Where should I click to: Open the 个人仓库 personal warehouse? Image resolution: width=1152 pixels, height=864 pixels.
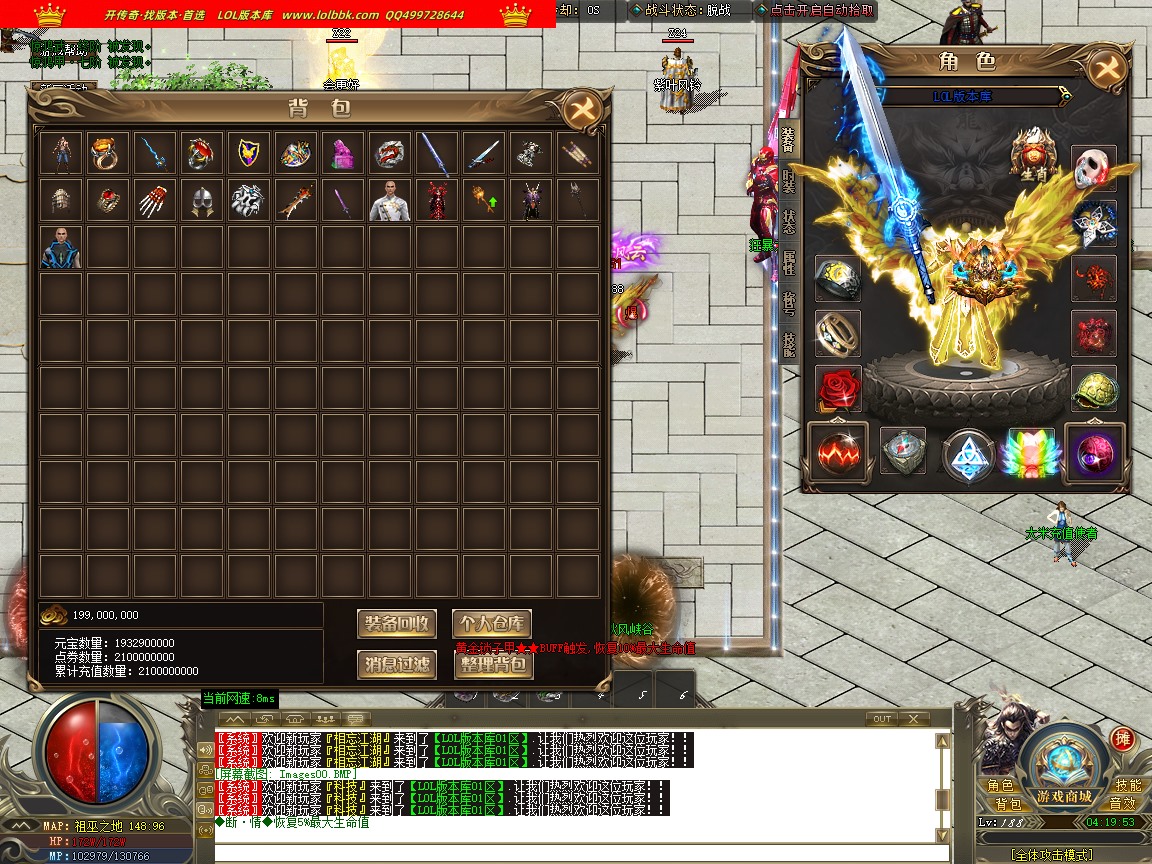492,624
